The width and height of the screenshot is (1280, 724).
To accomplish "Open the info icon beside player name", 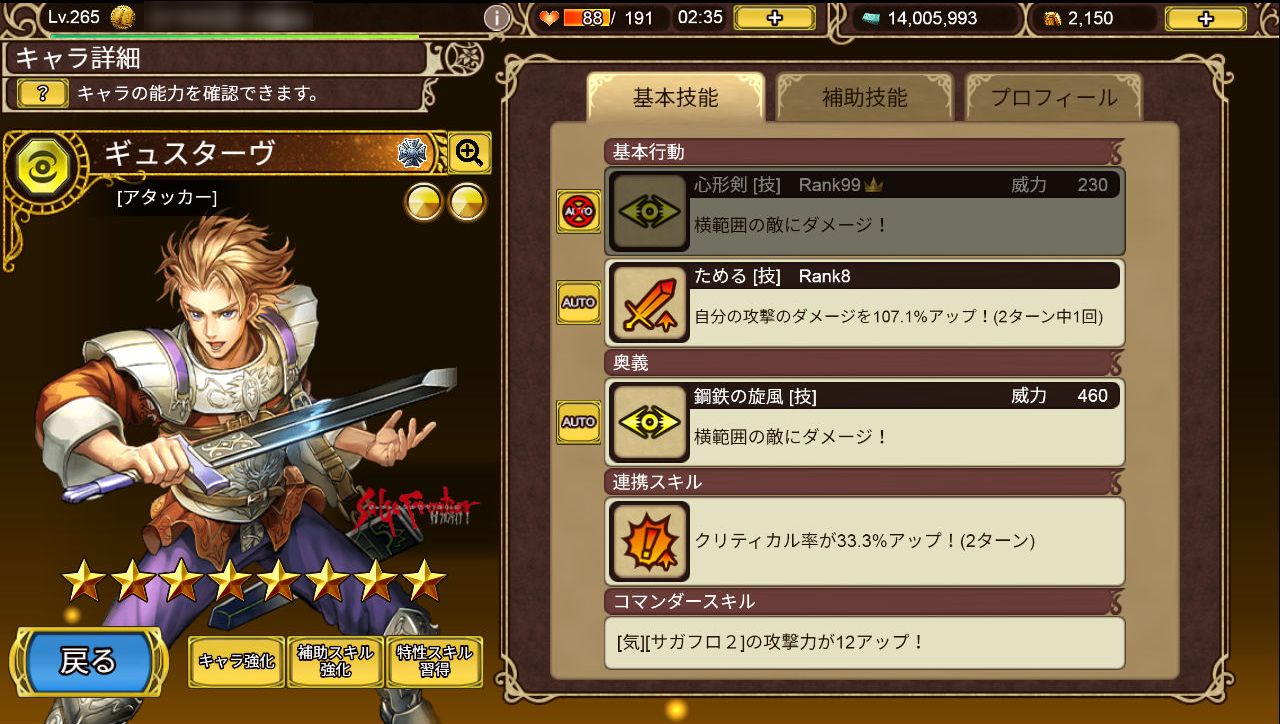I will pos(497,18).
